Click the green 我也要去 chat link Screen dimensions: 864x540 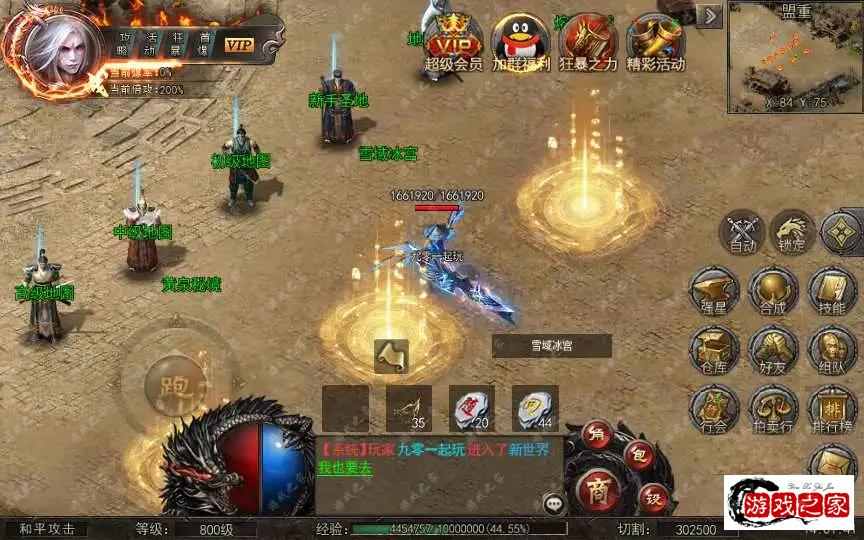pos(344,467)
